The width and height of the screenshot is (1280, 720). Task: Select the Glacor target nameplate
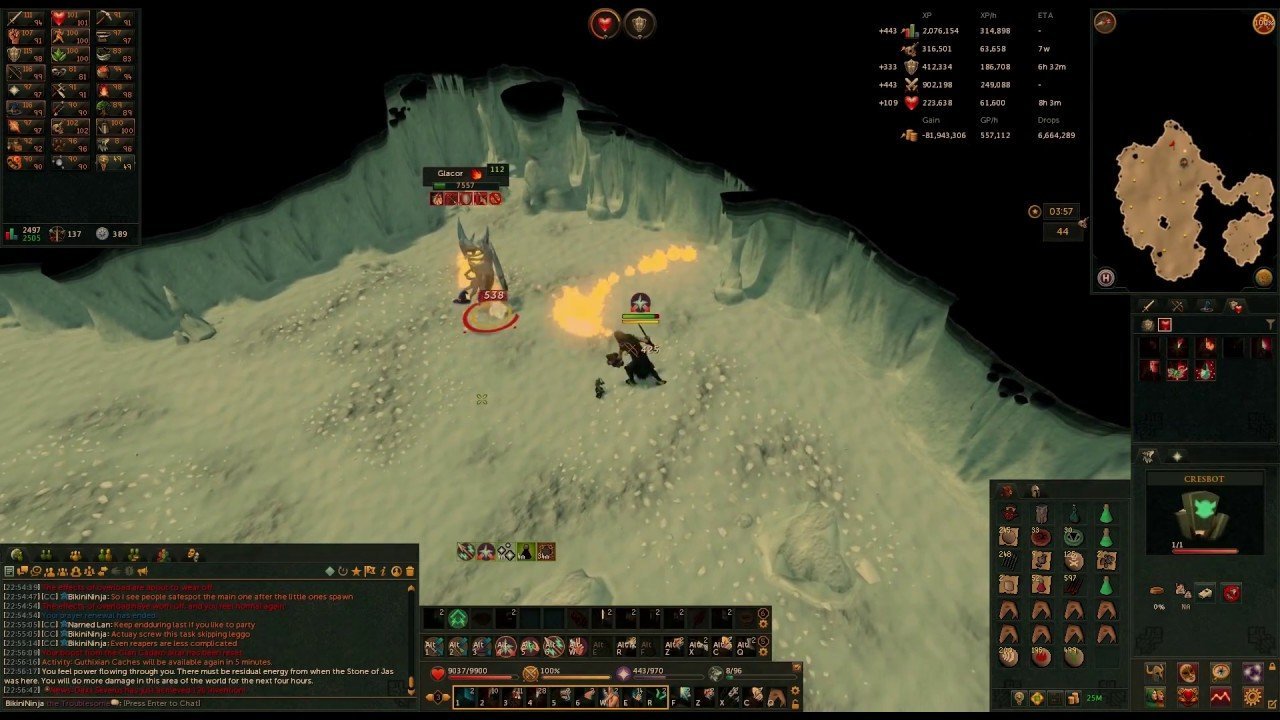[x=451, y=174]
